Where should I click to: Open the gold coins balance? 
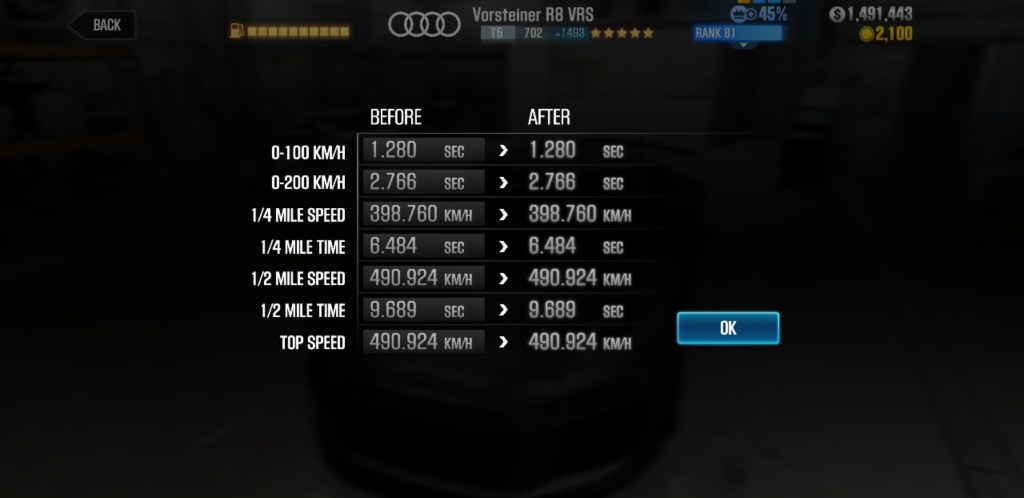click(x=885, y=35)
